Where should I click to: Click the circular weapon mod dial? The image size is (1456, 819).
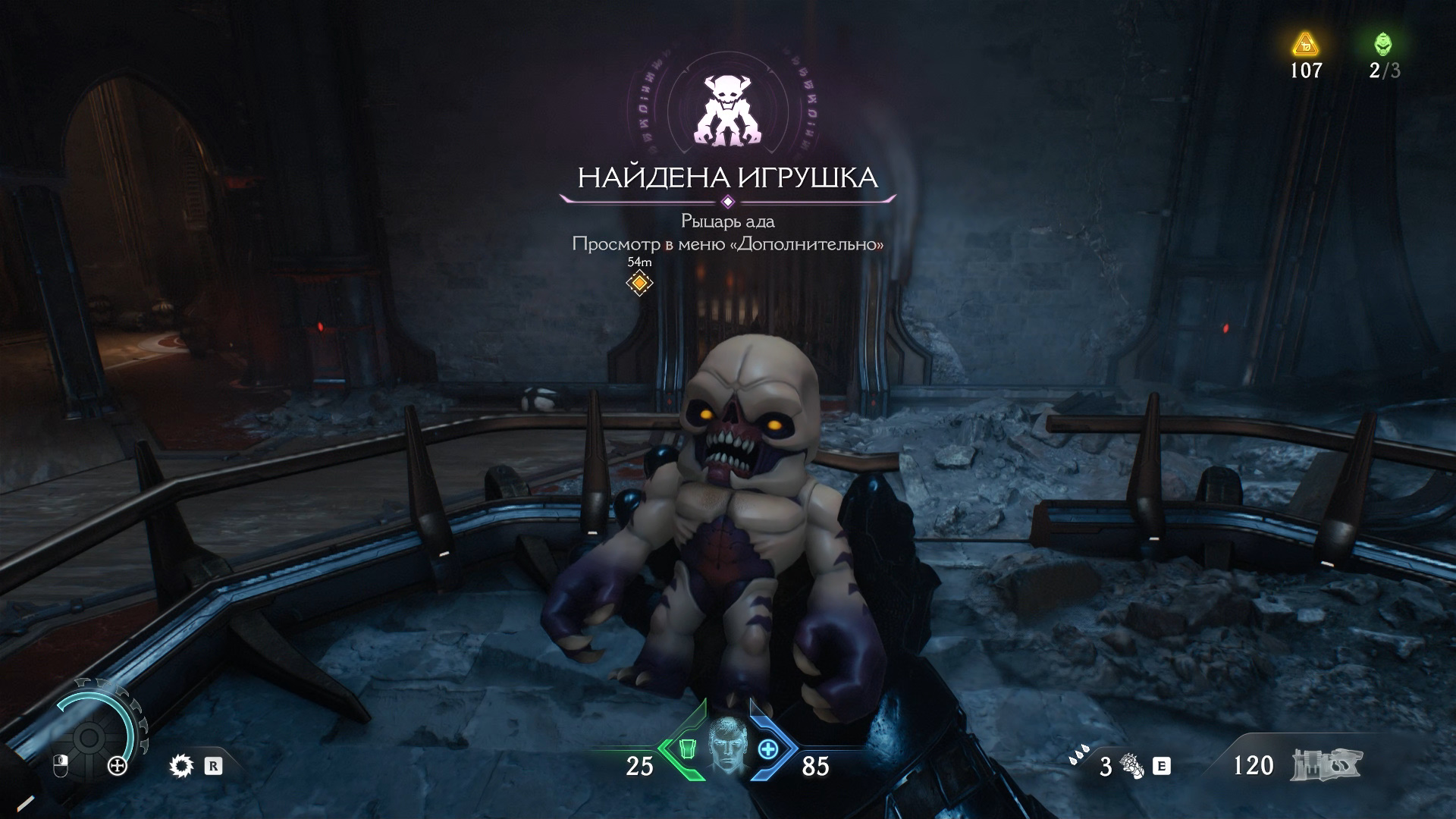89,737
